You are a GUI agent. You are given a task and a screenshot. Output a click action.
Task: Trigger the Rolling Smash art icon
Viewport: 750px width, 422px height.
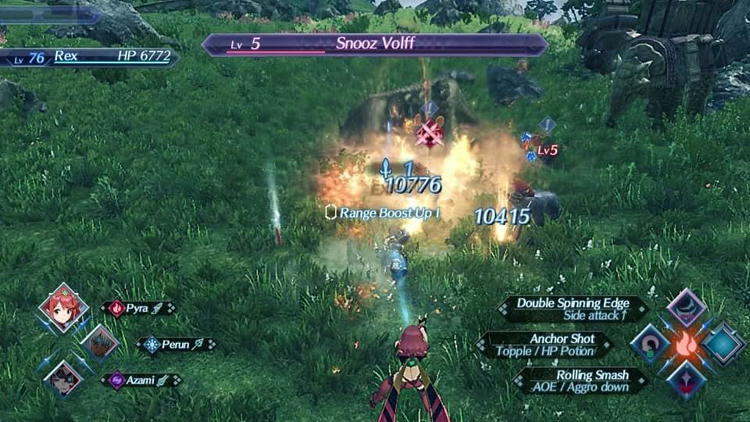687,380
